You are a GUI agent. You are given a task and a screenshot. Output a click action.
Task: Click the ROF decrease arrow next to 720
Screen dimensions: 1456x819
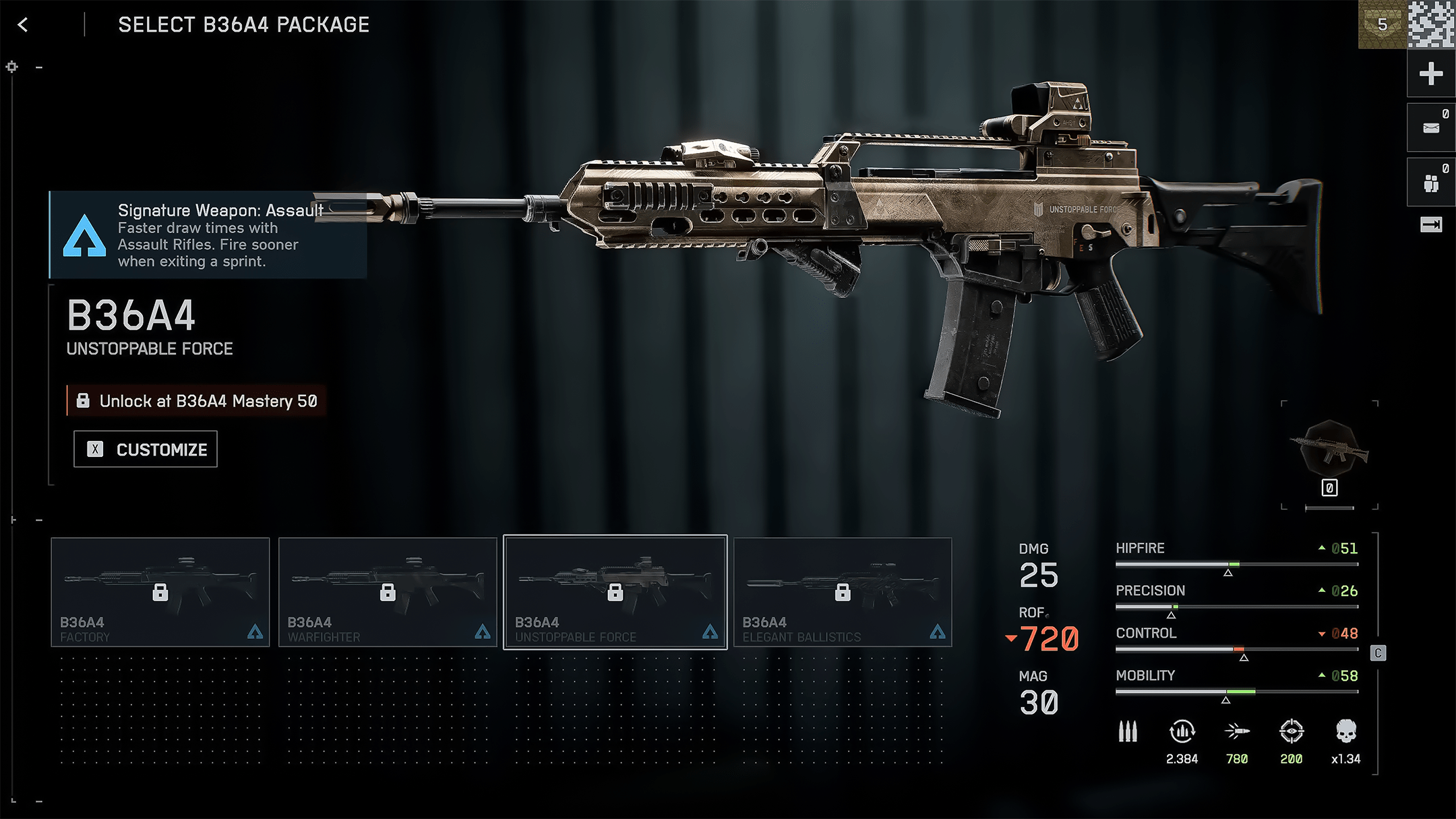pyautogui.click(x=1011, y=638)
